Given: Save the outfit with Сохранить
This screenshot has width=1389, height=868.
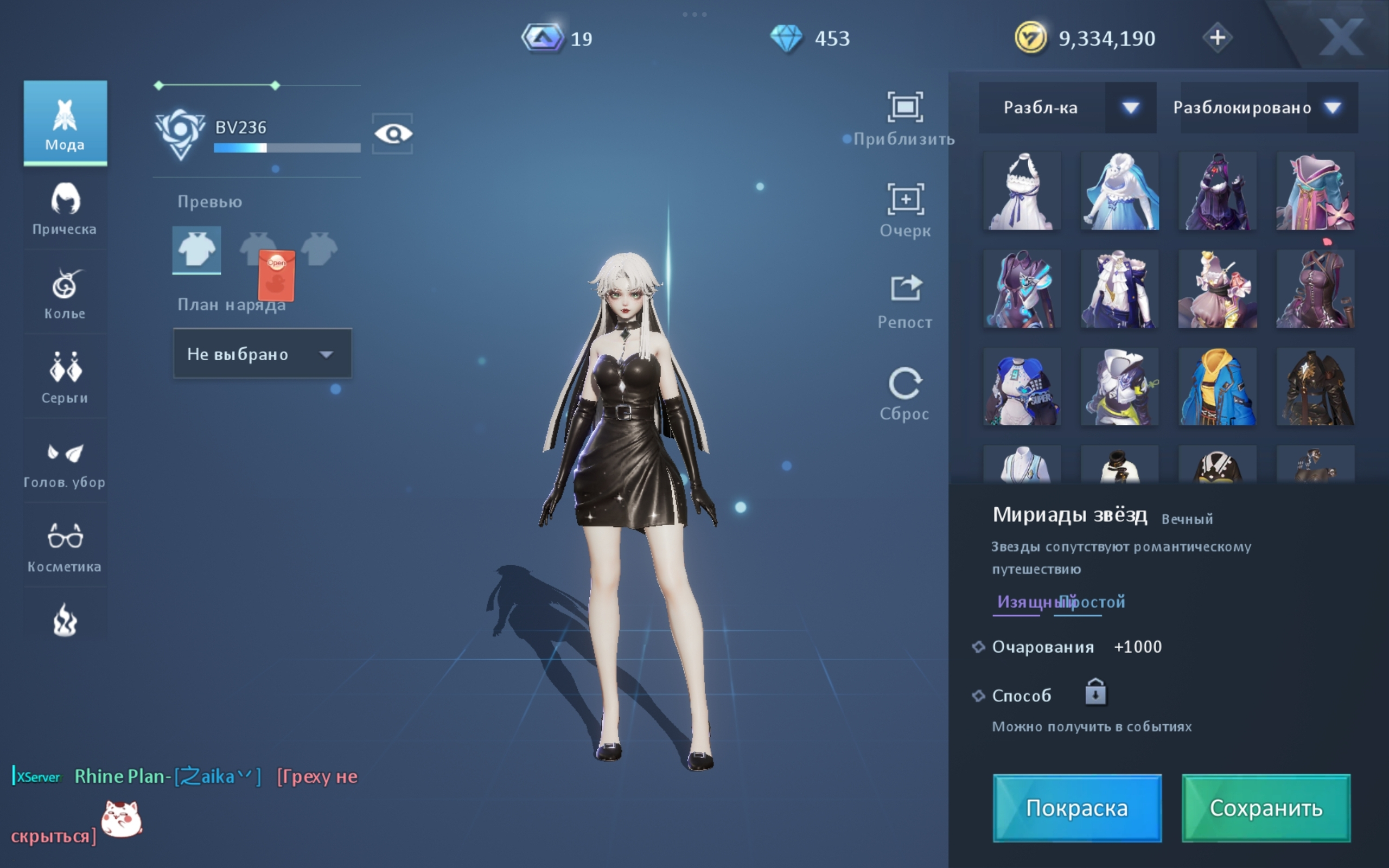Looking at the screenshot, I should pos(1266,808).
